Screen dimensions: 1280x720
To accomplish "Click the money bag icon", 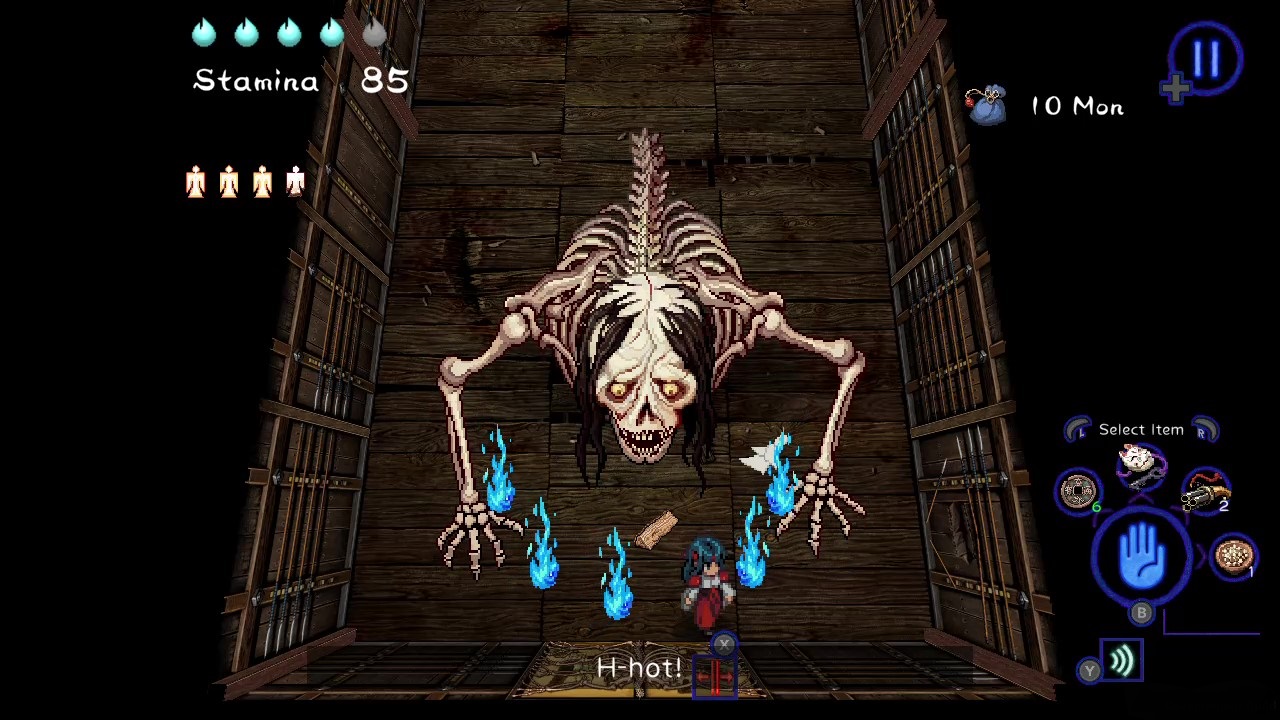I will [x=988, y=105].
